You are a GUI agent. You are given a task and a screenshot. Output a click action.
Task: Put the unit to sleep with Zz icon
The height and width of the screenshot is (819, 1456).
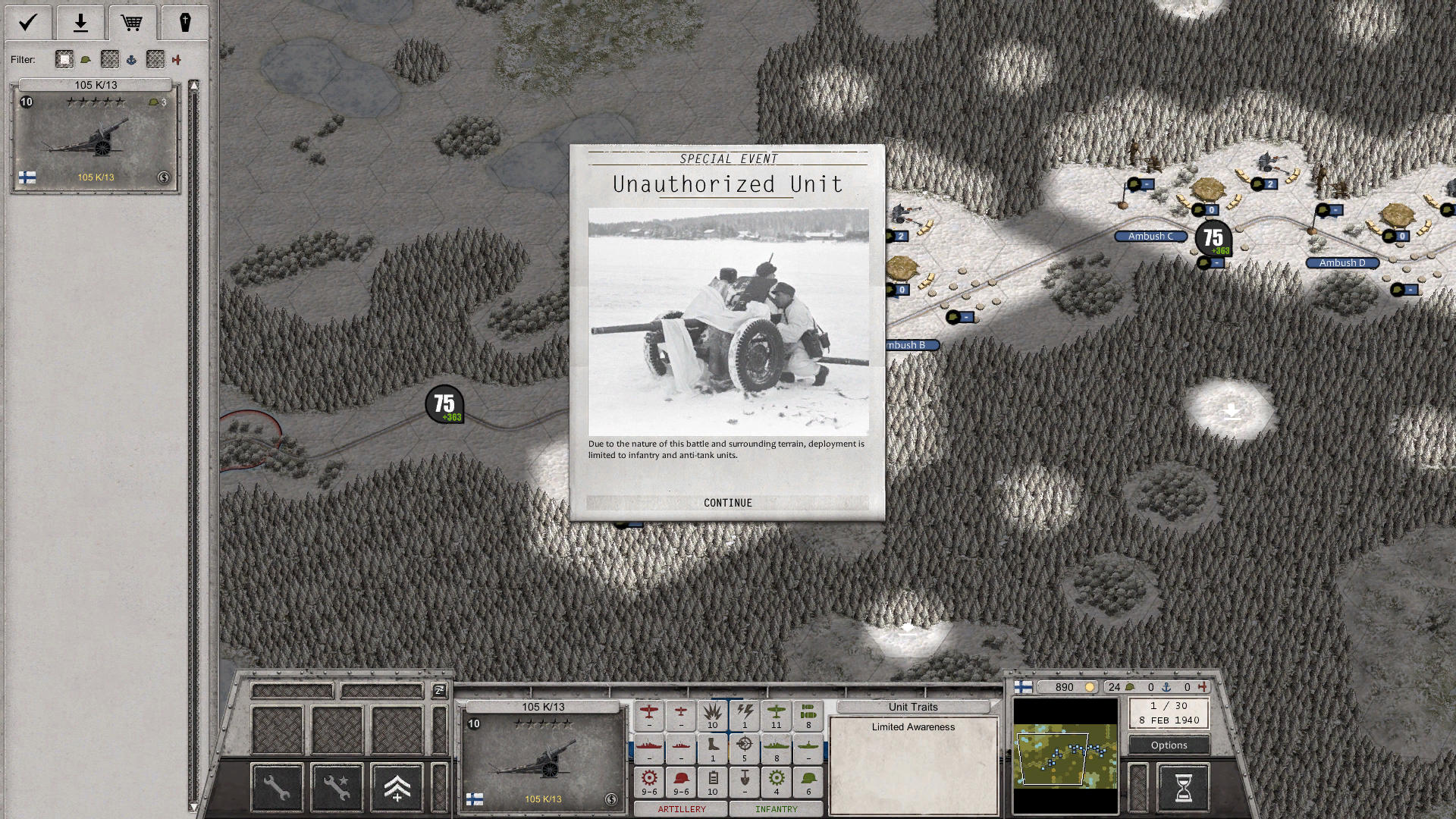tap(438, 692)
